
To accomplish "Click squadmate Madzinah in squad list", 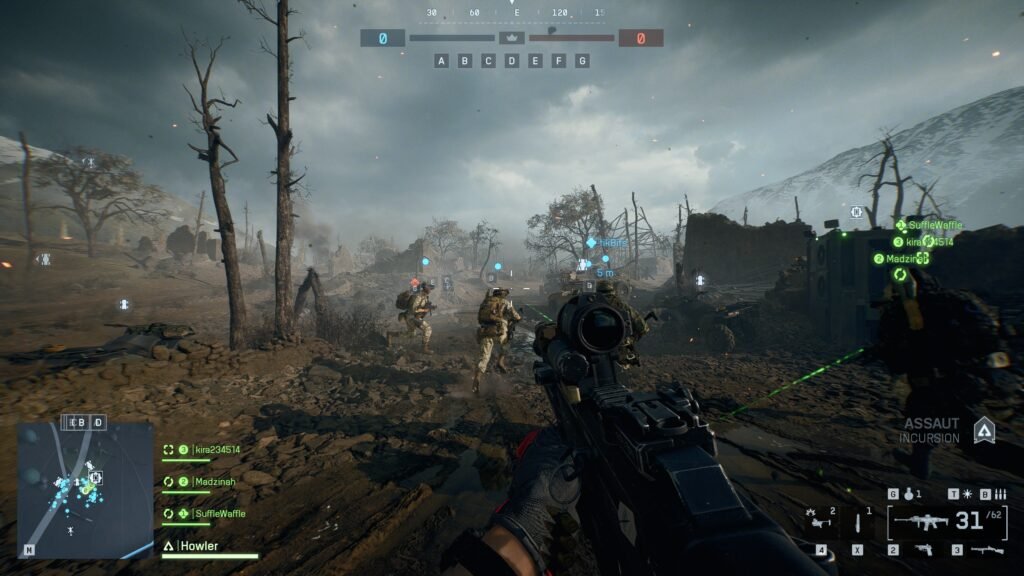I will (207, 482).
